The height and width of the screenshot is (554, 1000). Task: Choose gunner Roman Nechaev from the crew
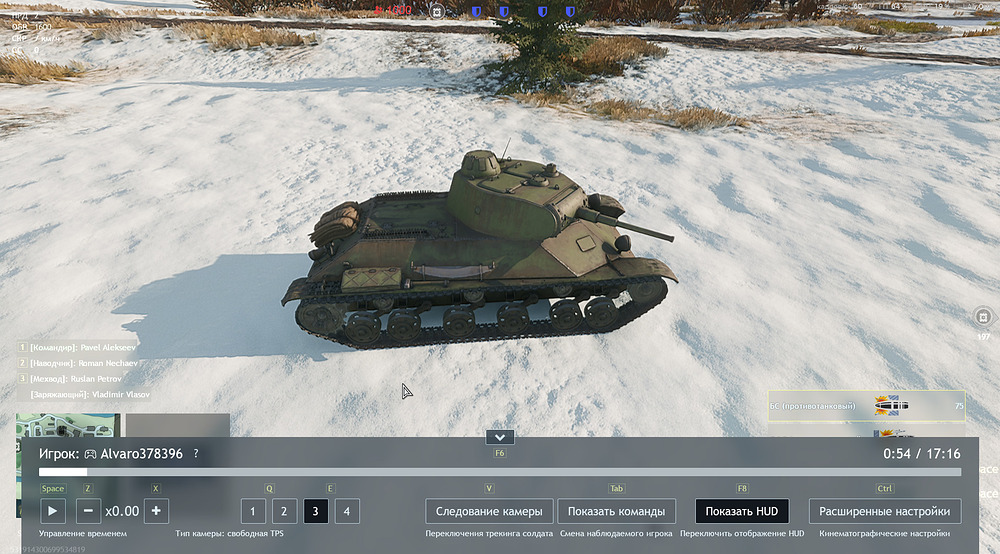78,363
